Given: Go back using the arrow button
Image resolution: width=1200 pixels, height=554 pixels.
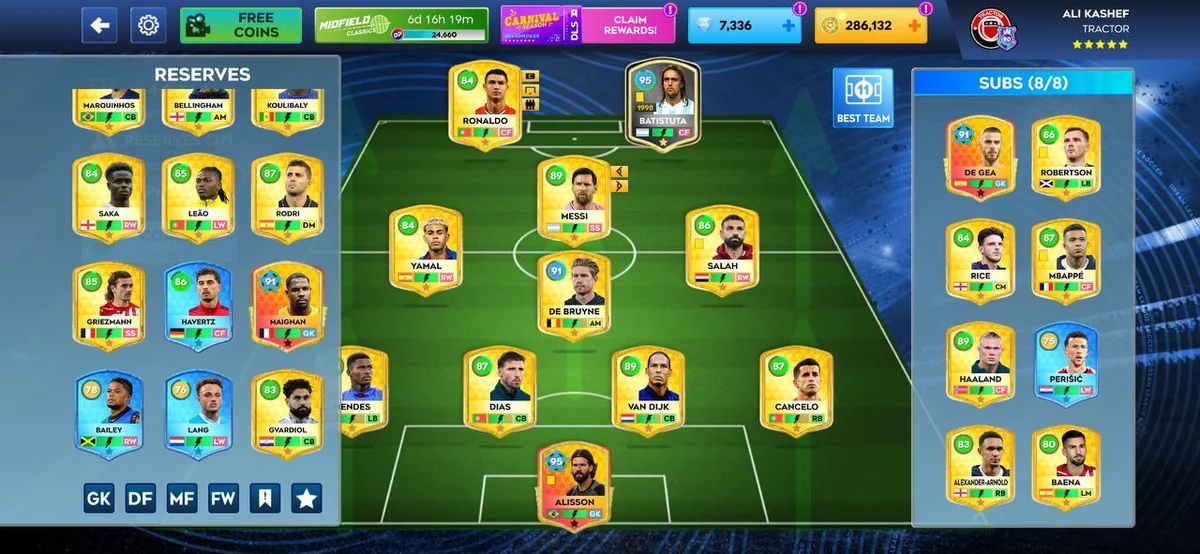Looking at the screenshot, I should coord(99,25).
